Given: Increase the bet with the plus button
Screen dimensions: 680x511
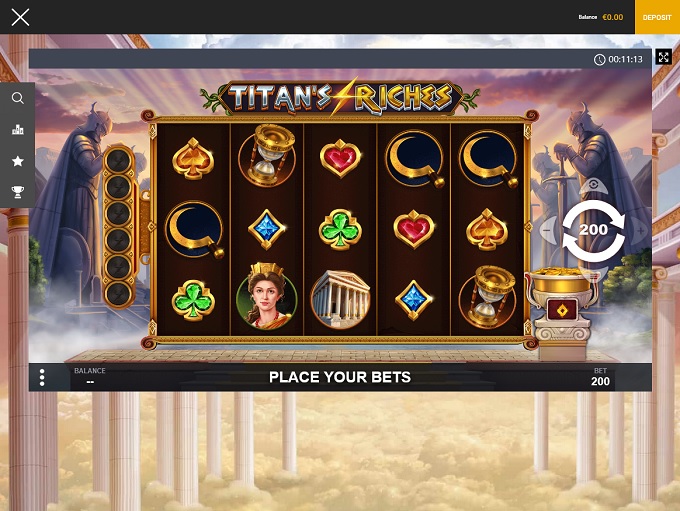Looking at the screenshot, I should [x=639, y=230].
